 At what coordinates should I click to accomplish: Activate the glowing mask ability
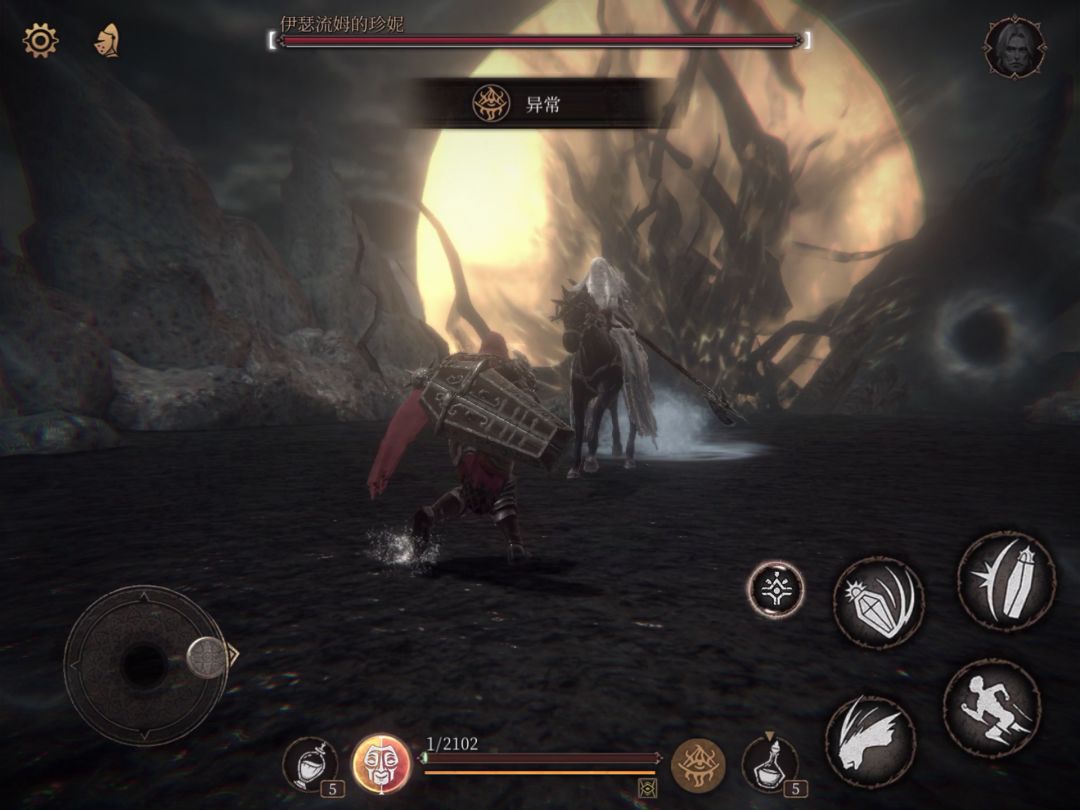pos(382,765)
